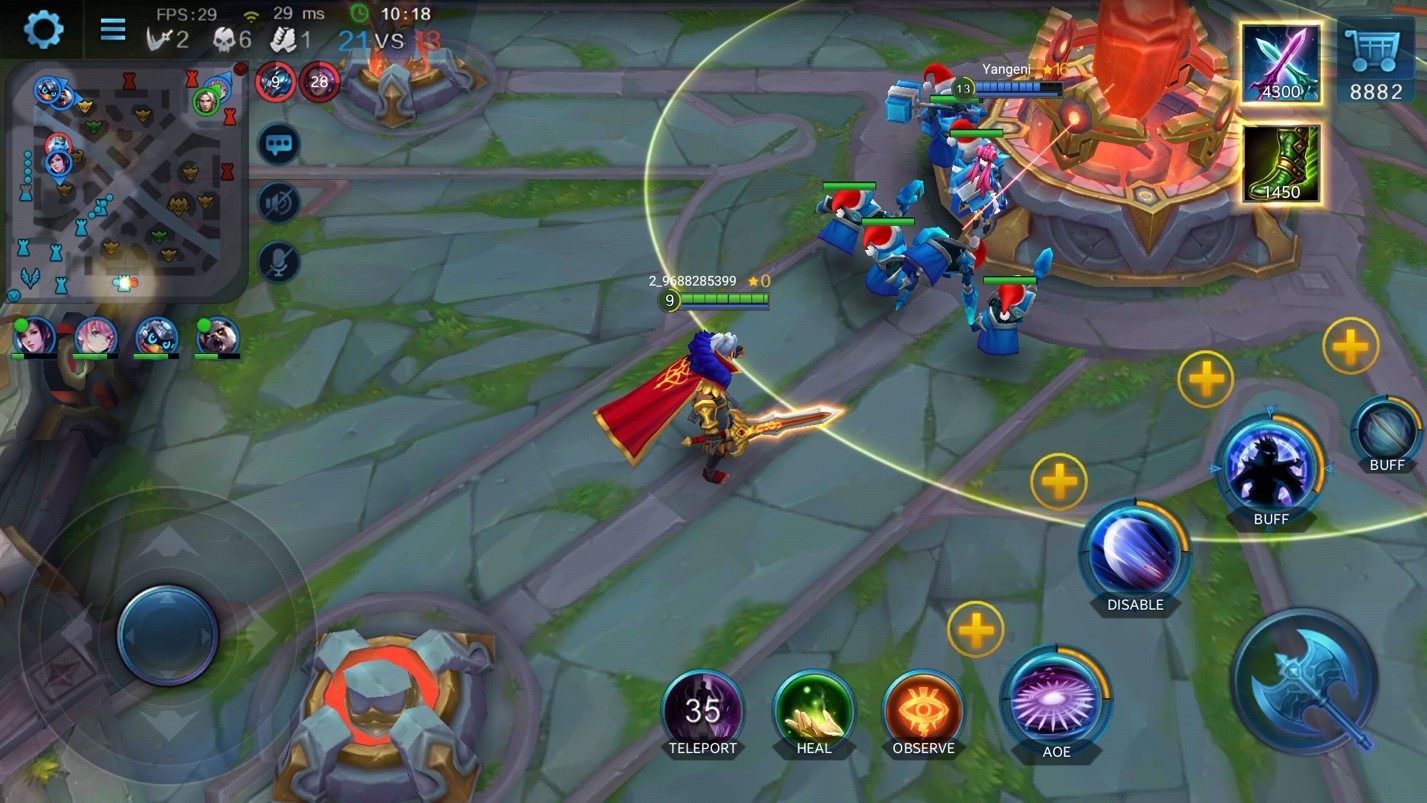This screenshot has width=1427, height=803.
Task: Use the Teleport spell
Action: [x=703, y=711]
